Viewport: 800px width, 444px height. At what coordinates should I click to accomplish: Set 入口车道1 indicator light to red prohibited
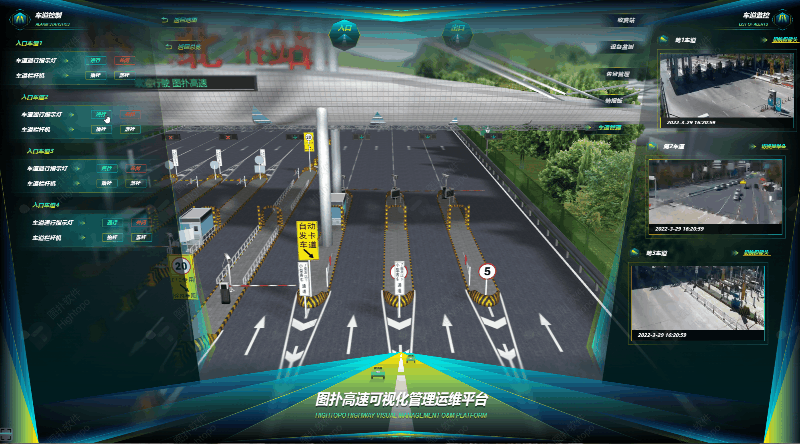(x=122, y=60)
